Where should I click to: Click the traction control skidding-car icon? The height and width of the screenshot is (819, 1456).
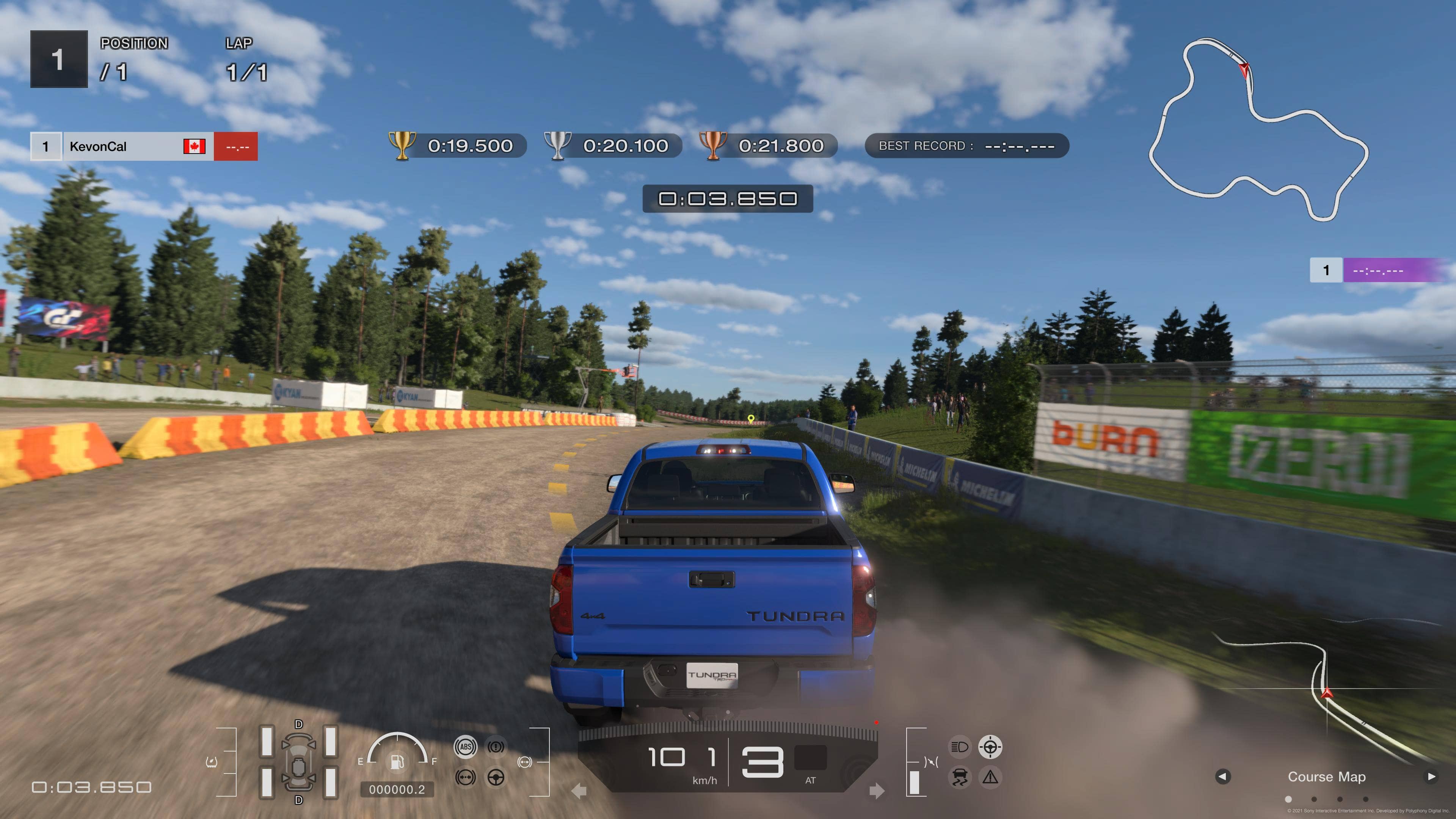pos(959,778)
